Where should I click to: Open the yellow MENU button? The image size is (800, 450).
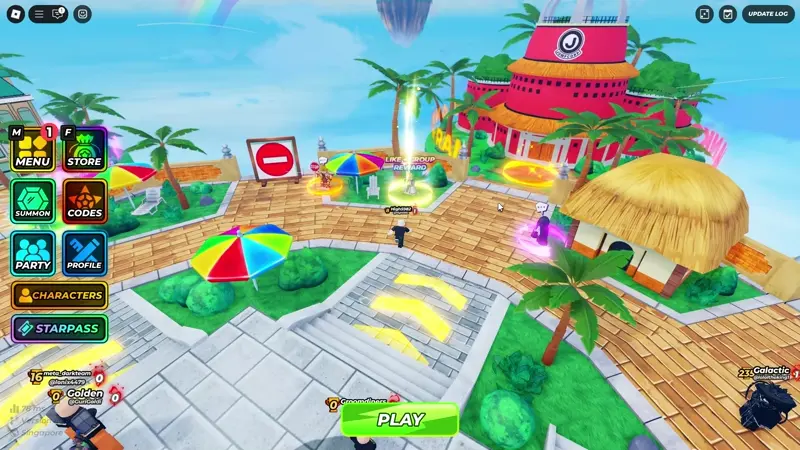pyautogui.click(x=33, y=150)
